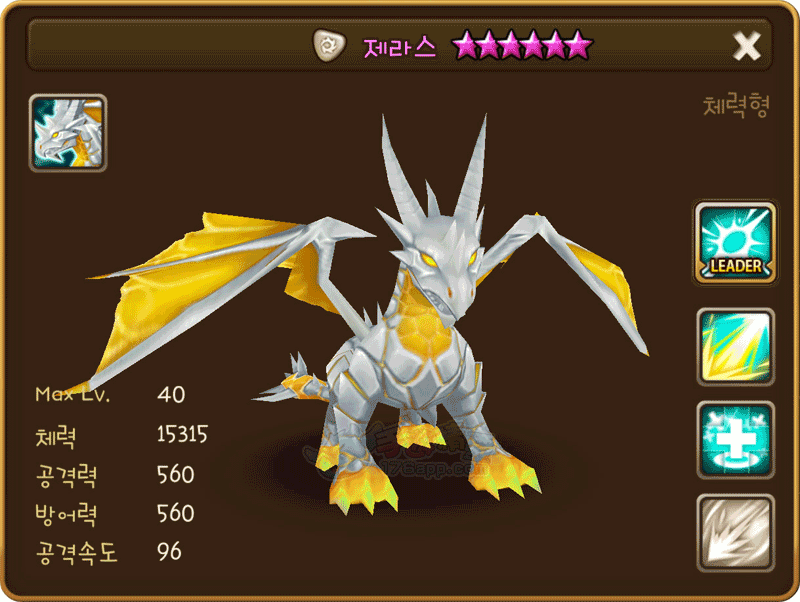Viewport: 800px width, 602px height.
Task: View the yellow light beam skill
Action: (735, 347)
